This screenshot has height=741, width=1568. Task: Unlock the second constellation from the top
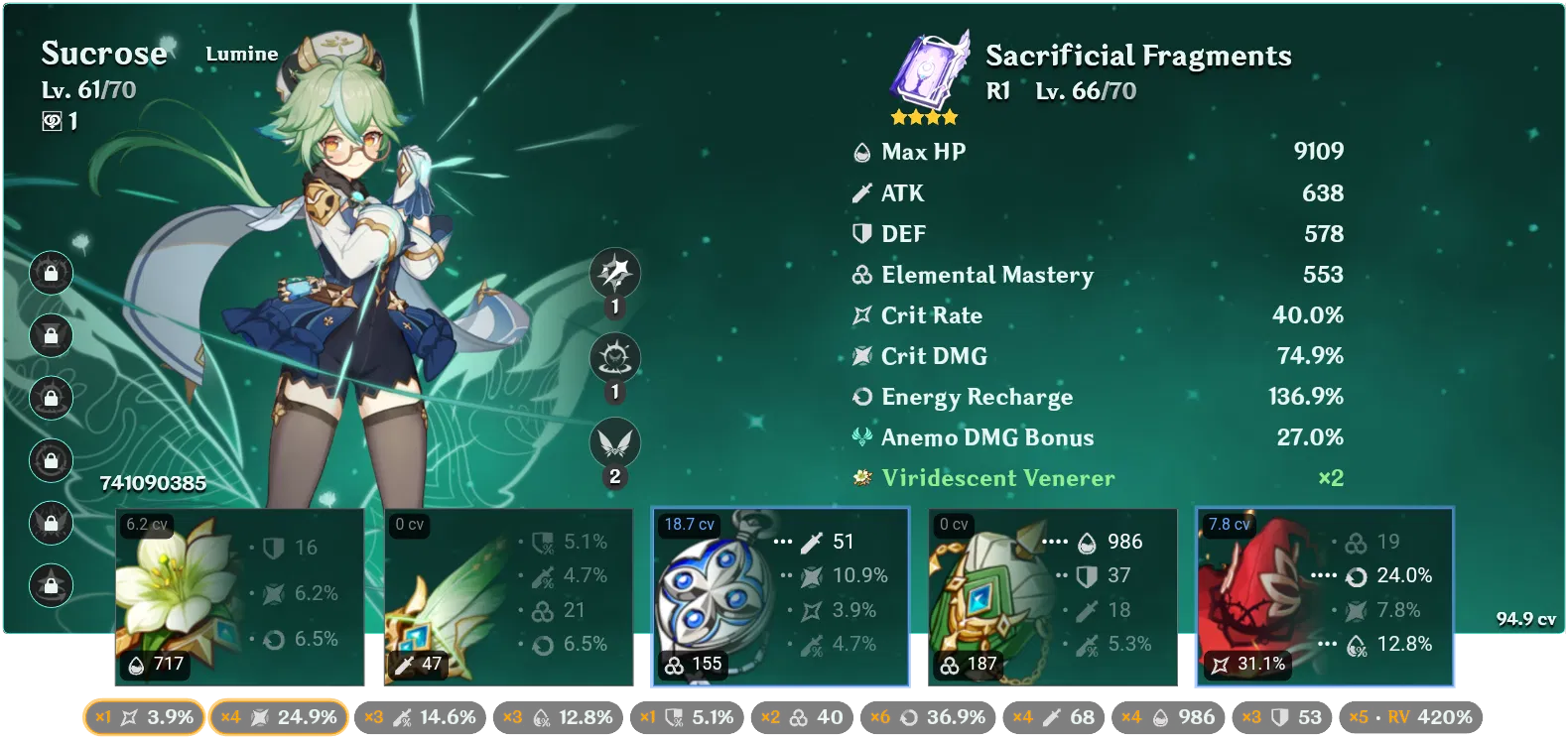click(x=51, y=335)
